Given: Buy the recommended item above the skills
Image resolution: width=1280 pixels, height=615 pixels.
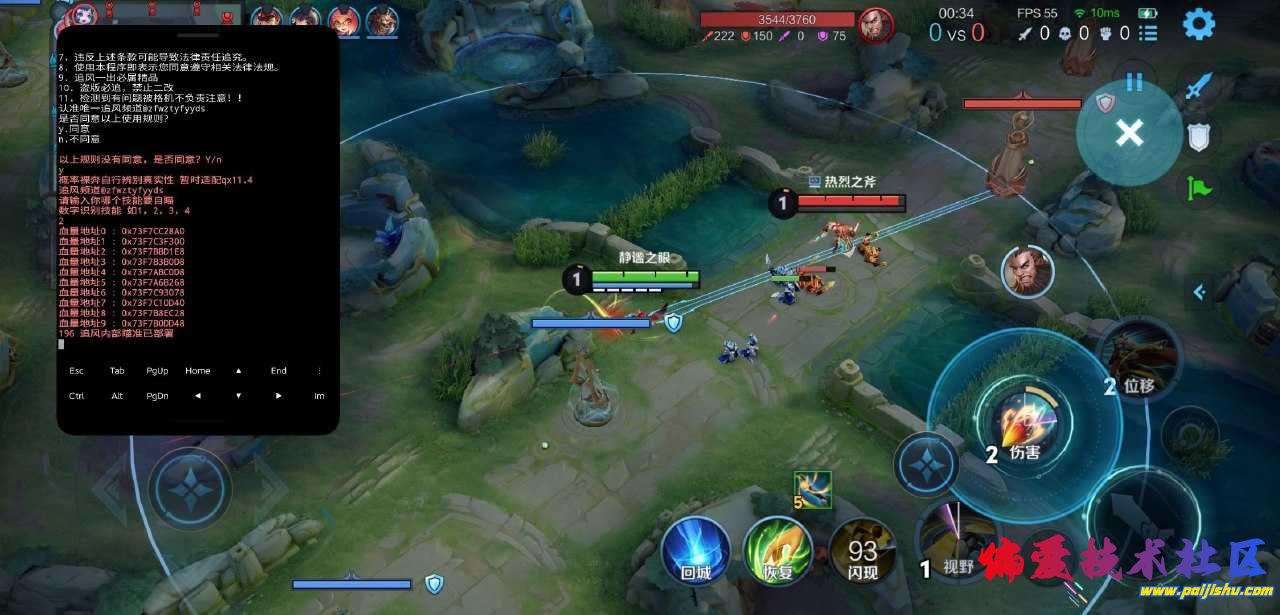Looking at the screenshot, I should (x=812, y=489).
